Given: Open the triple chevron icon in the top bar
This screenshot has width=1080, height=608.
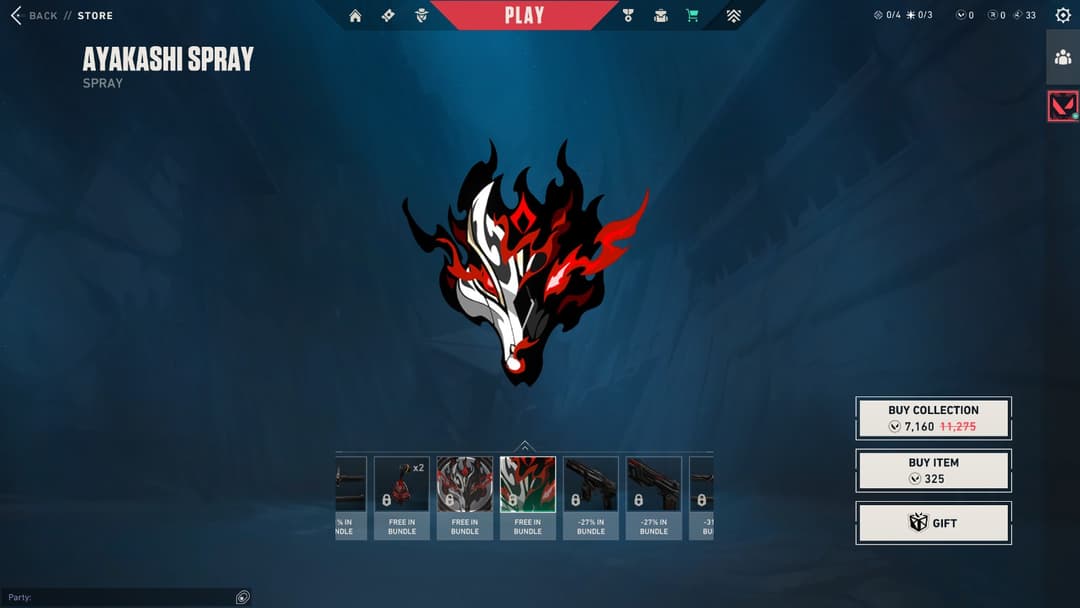Looking at the screenshot, I should pyautogui.click(x=734, y=16).
